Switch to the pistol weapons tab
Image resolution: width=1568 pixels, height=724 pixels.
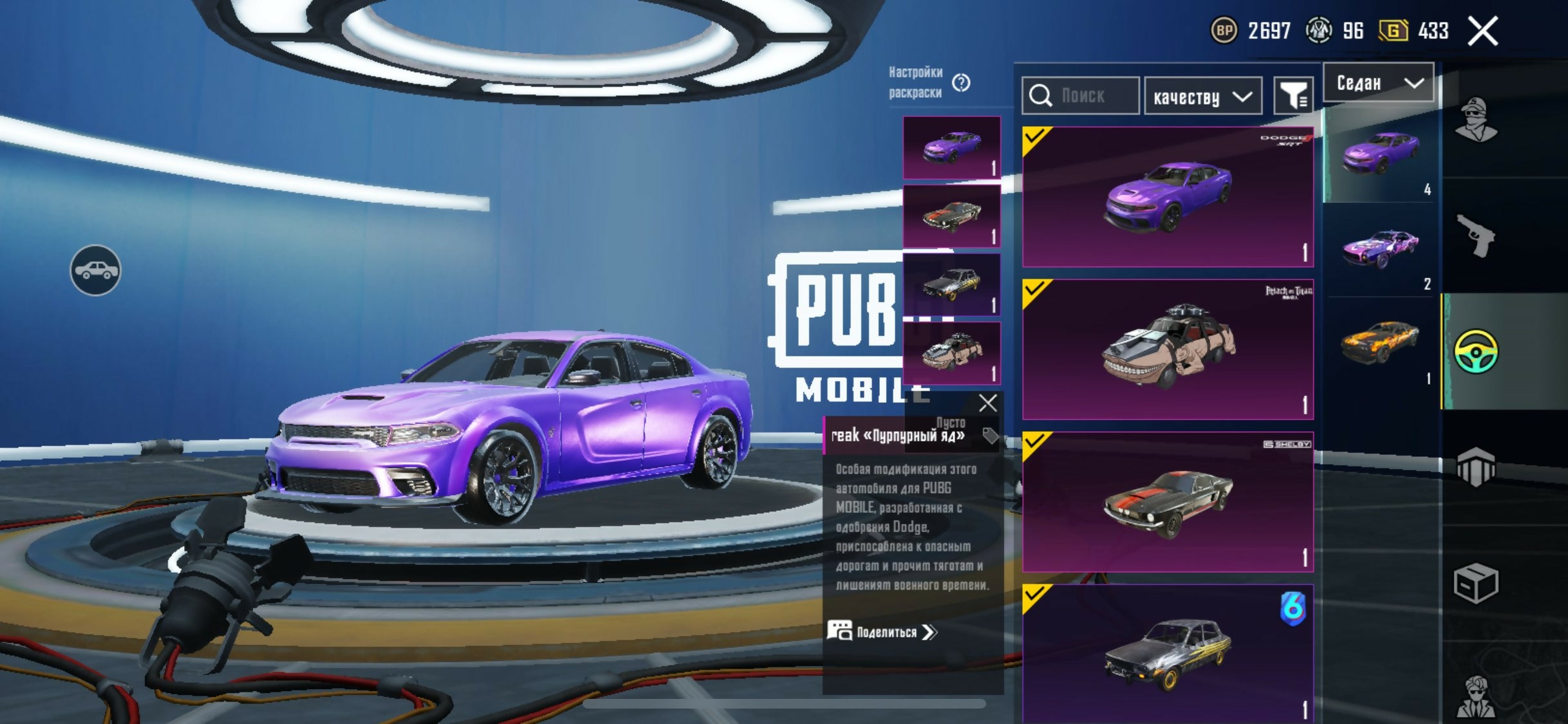point(1475,236)
